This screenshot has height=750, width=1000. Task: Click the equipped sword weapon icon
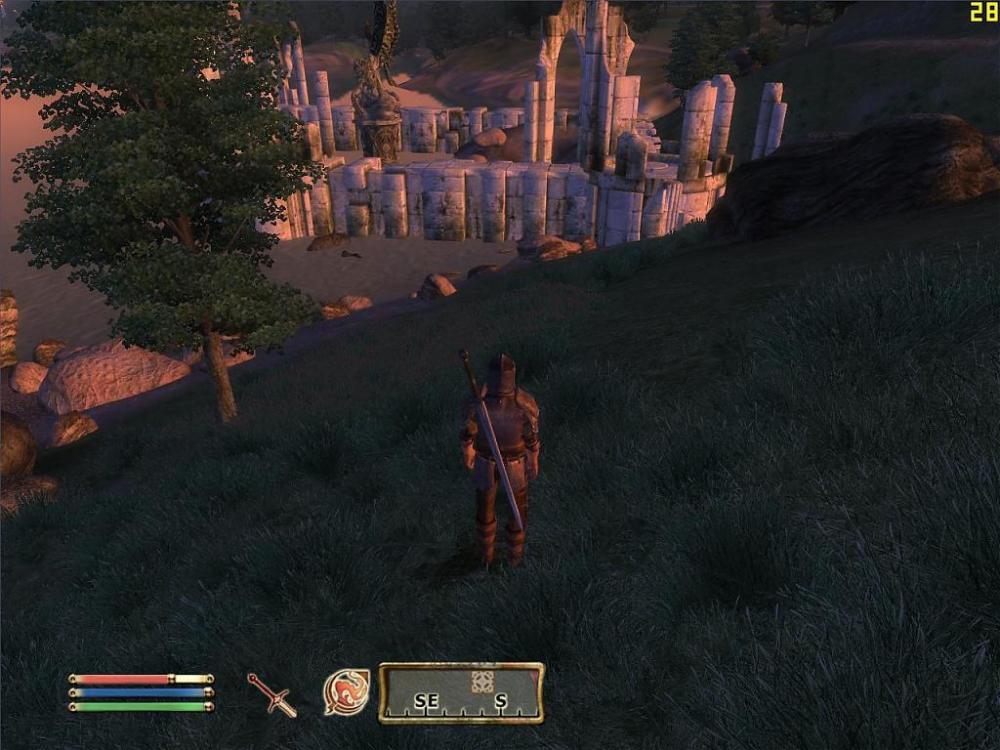(272, 694)
